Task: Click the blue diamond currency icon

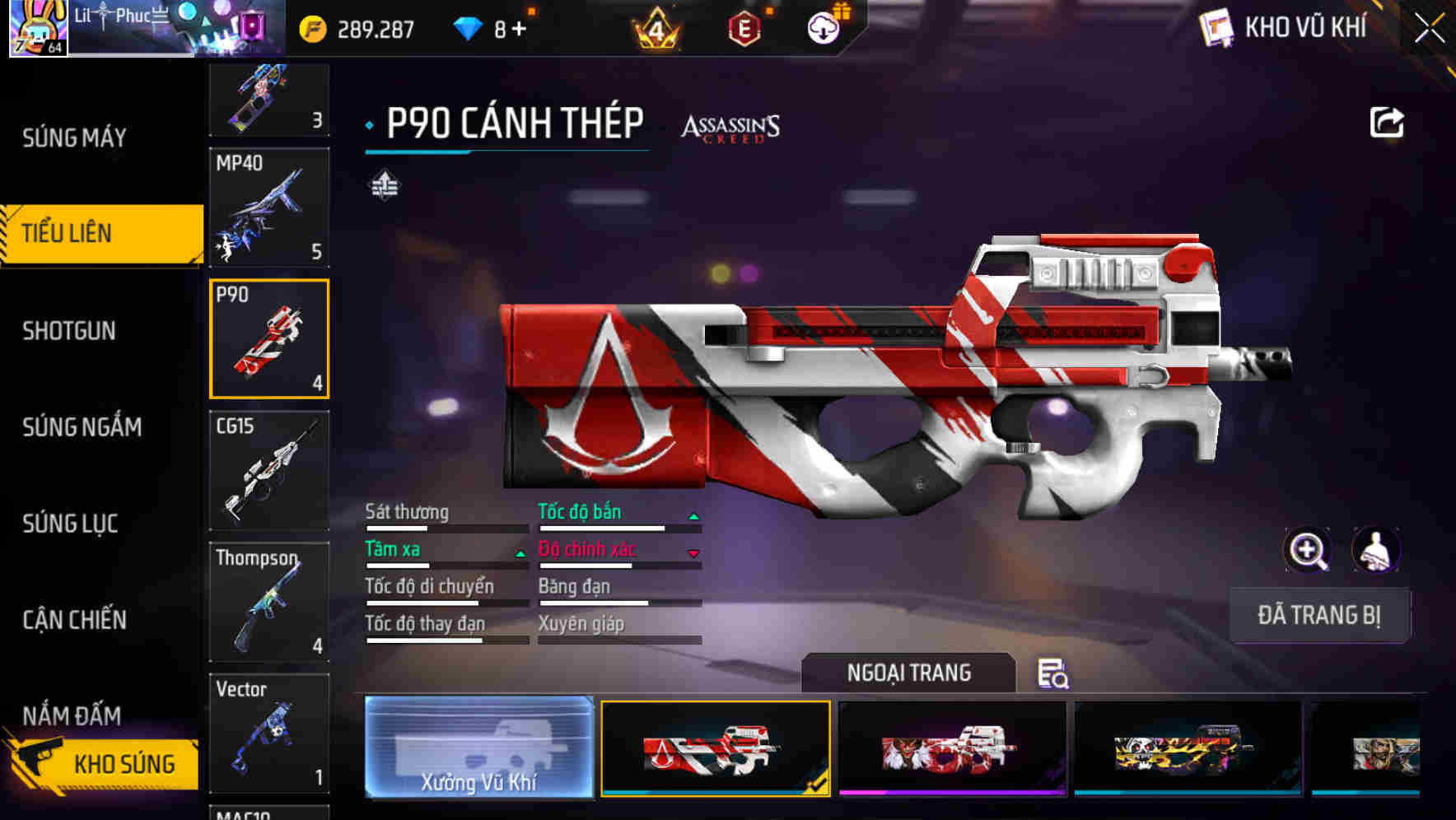Action: (466, 26)
